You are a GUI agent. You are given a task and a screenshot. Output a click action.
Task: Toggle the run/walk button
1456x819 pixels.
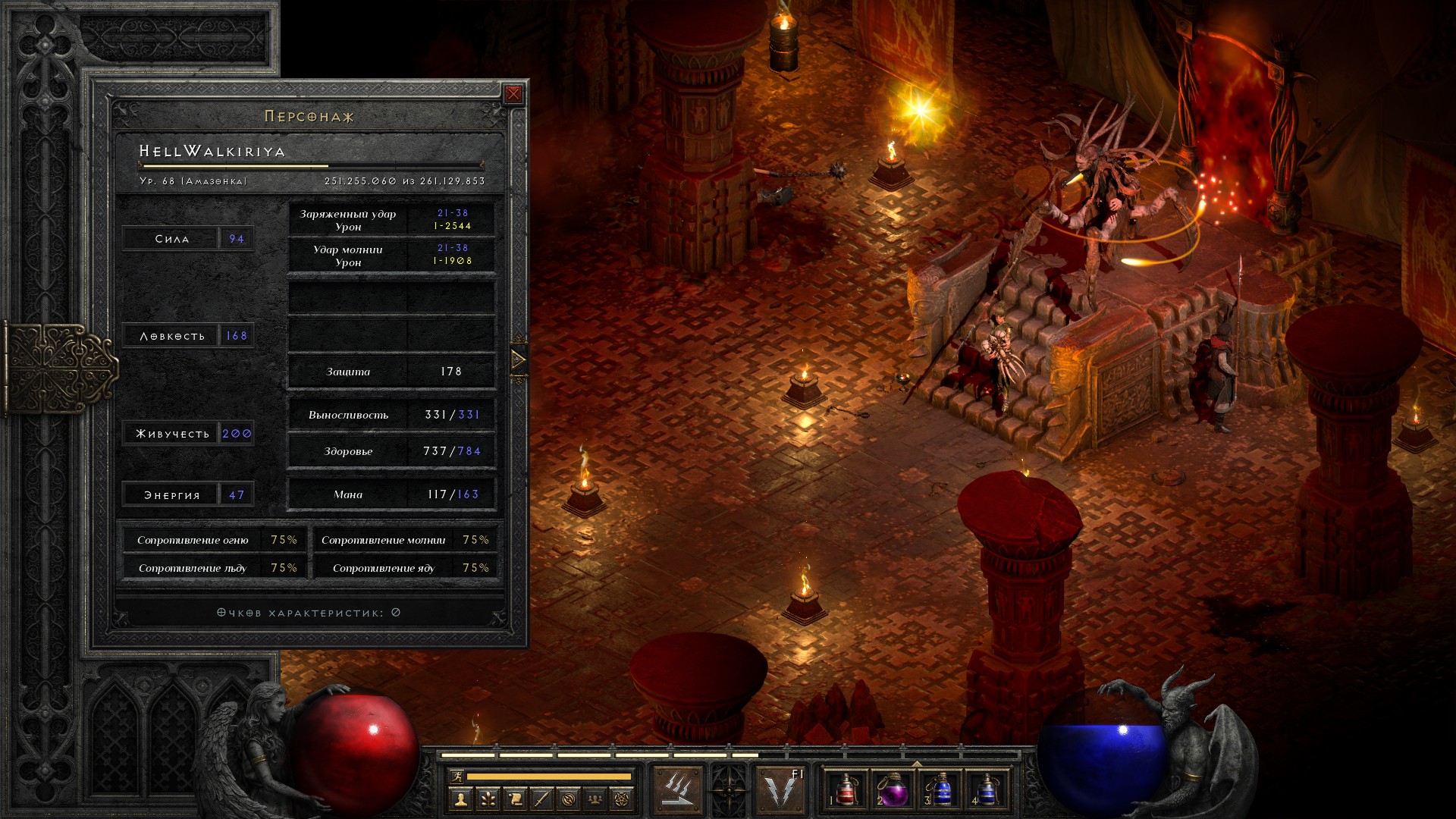click(x=457, y=776)
